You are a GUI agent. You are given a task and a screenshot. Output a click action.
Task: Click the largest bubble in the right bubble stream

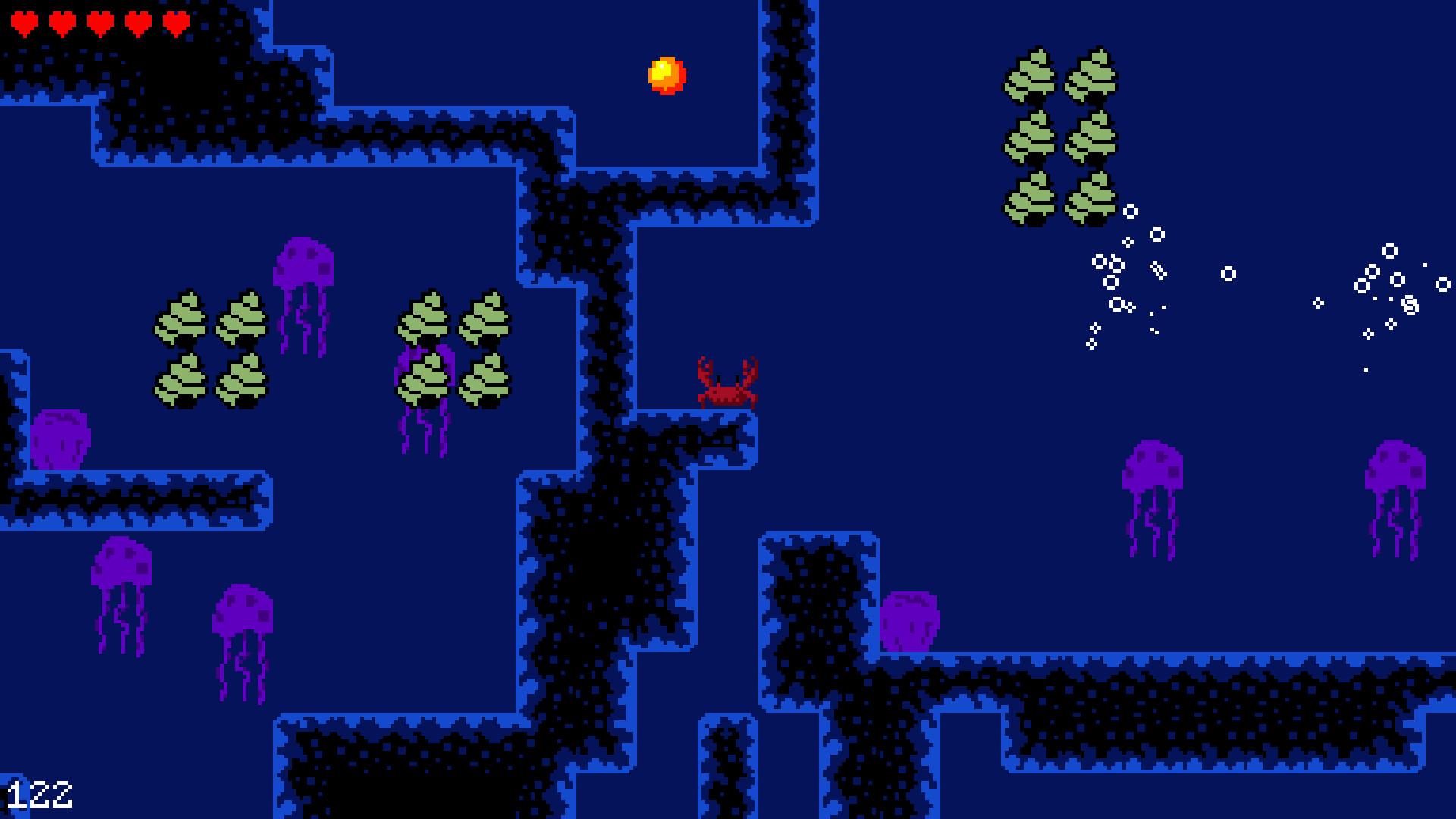pyautogui.click(x=1158, y=235)
